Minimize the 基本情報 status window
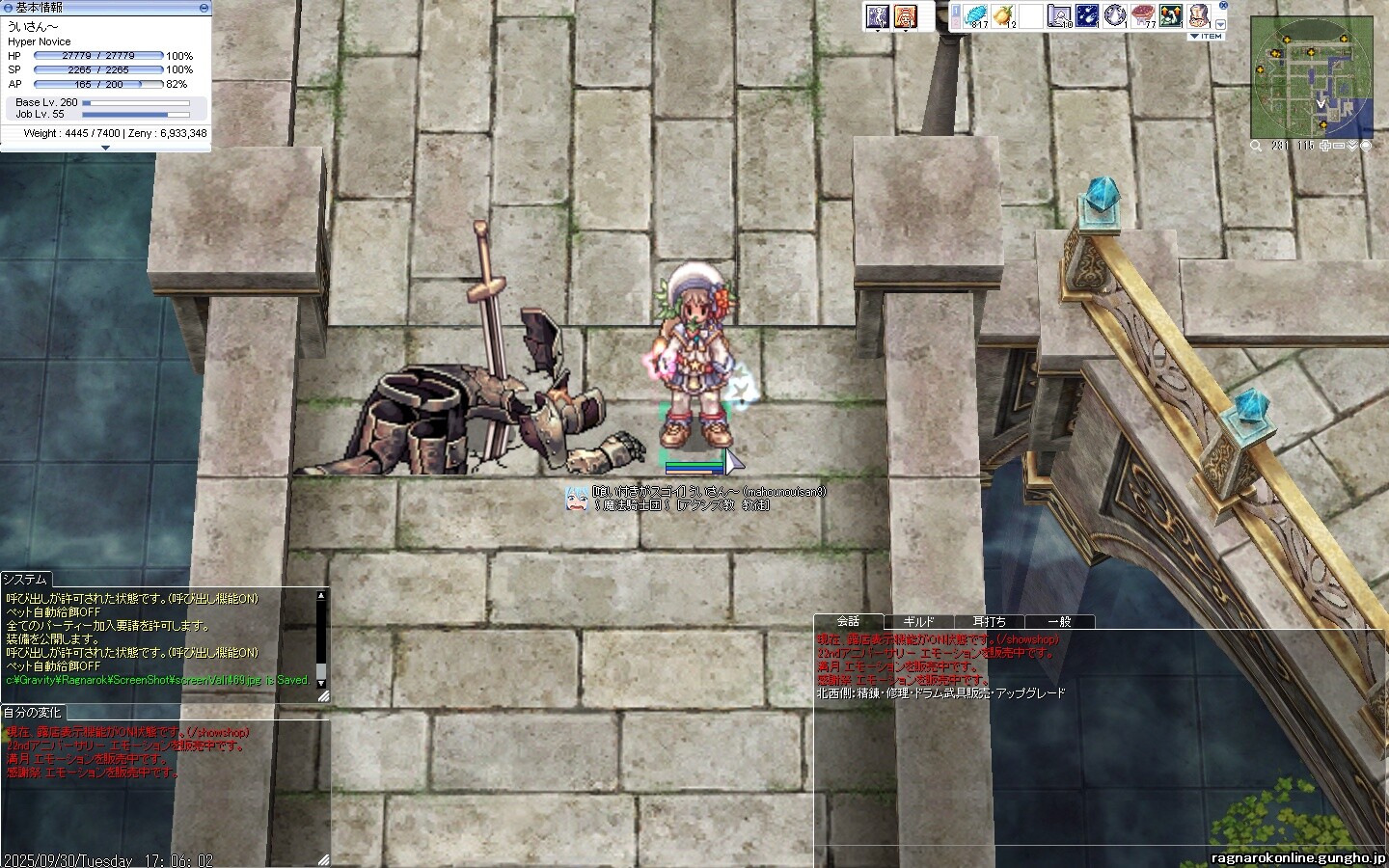Screen dimensions: 1389x868 click(x=204, y=8)
